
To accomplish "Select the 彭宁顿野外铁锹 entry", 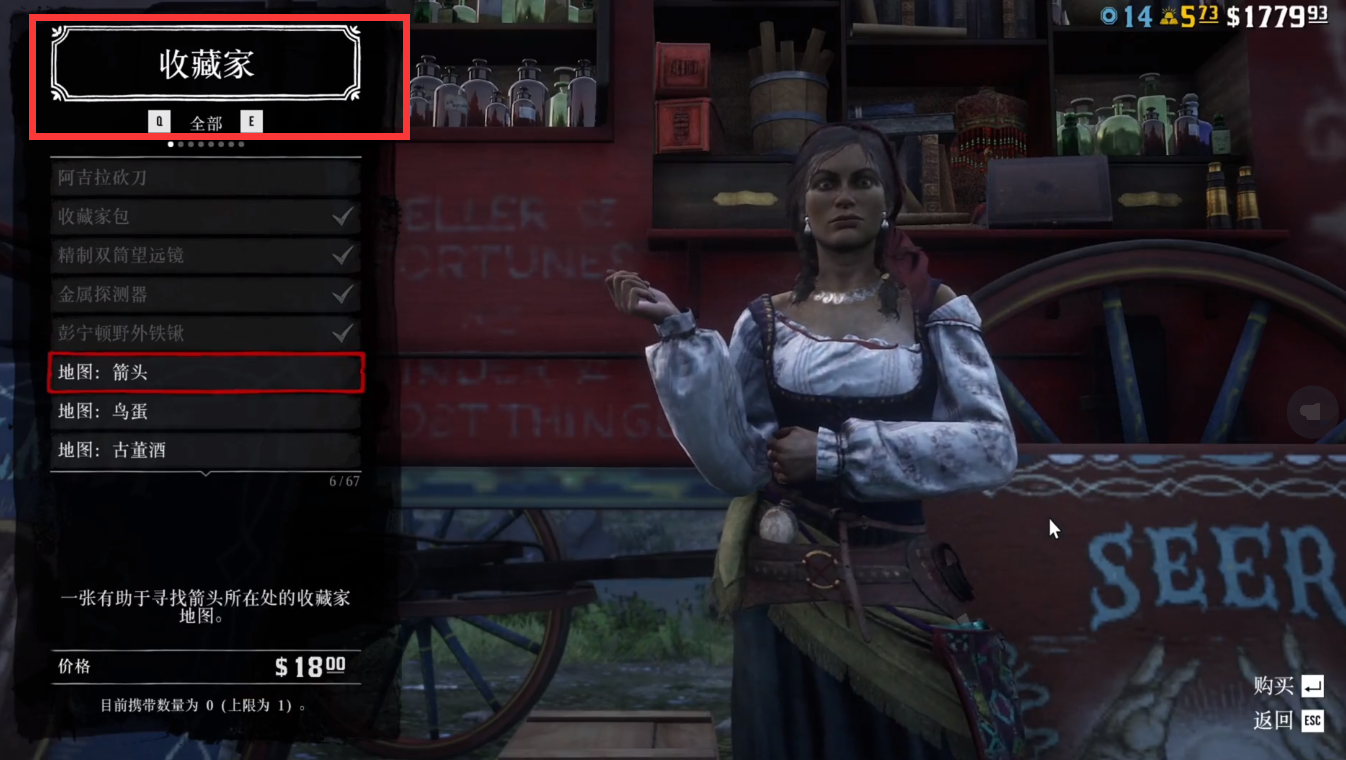I will pyautogui.click(x=205, y=333).
